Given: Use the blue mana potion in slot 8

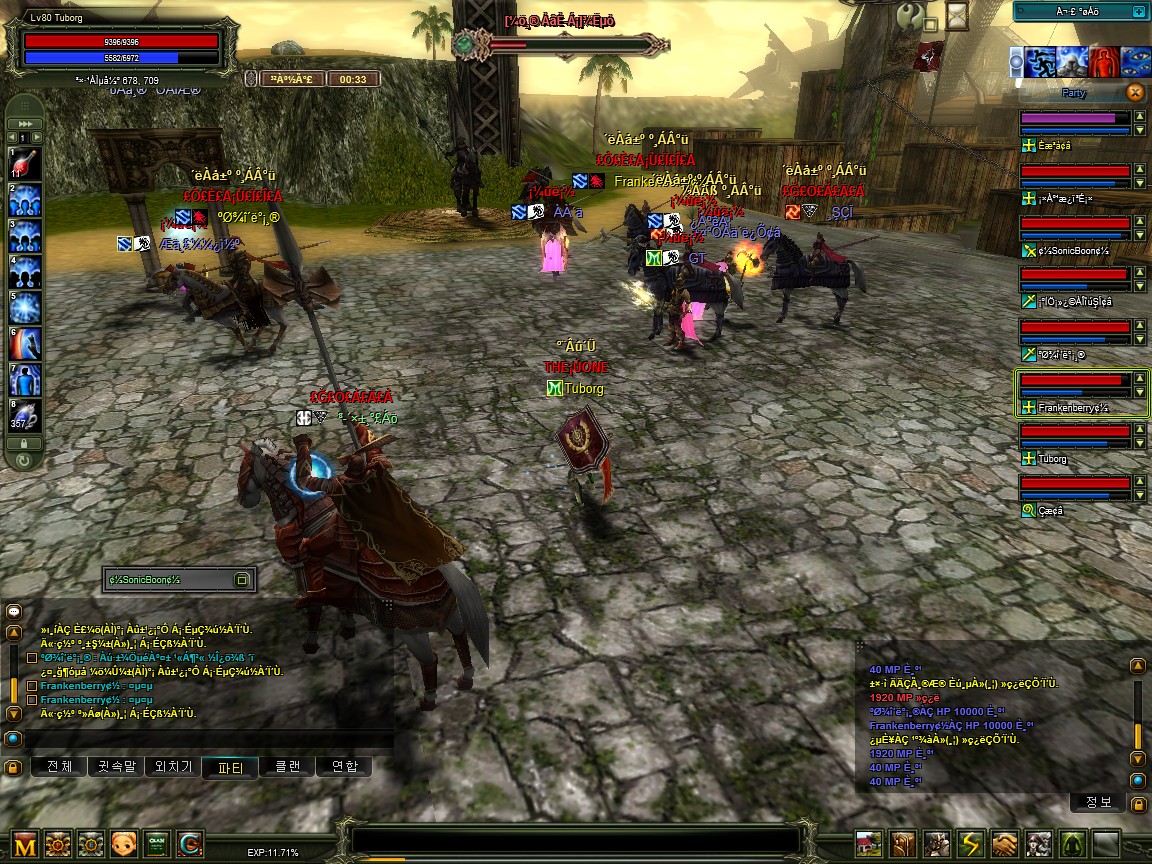Looking at the screenshot, I should 24,415.
